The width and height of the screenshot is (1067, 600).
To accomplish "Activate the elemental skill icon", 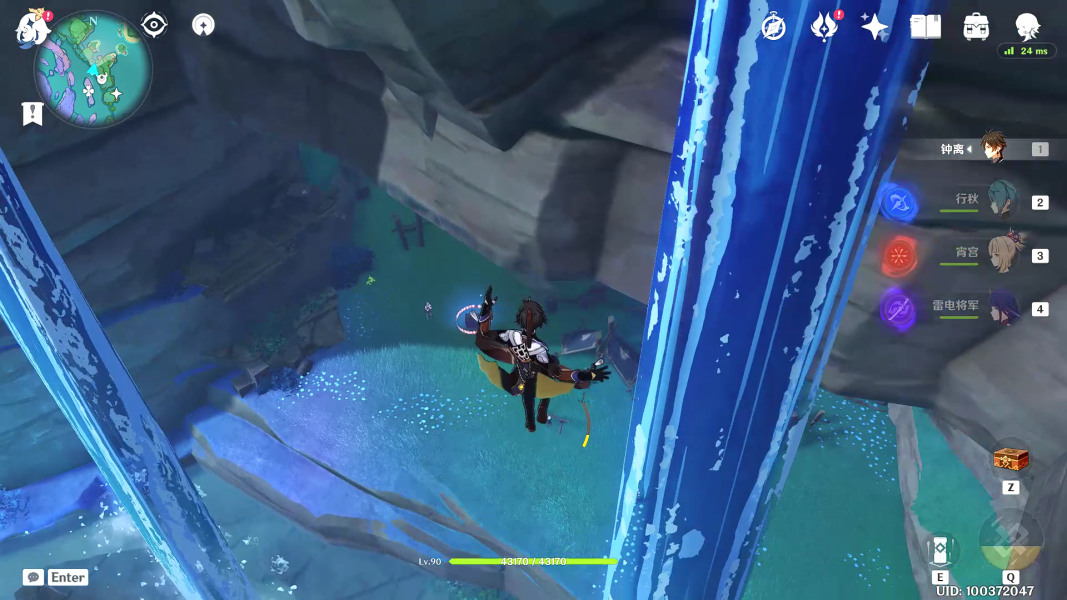I will pos(940,549).
